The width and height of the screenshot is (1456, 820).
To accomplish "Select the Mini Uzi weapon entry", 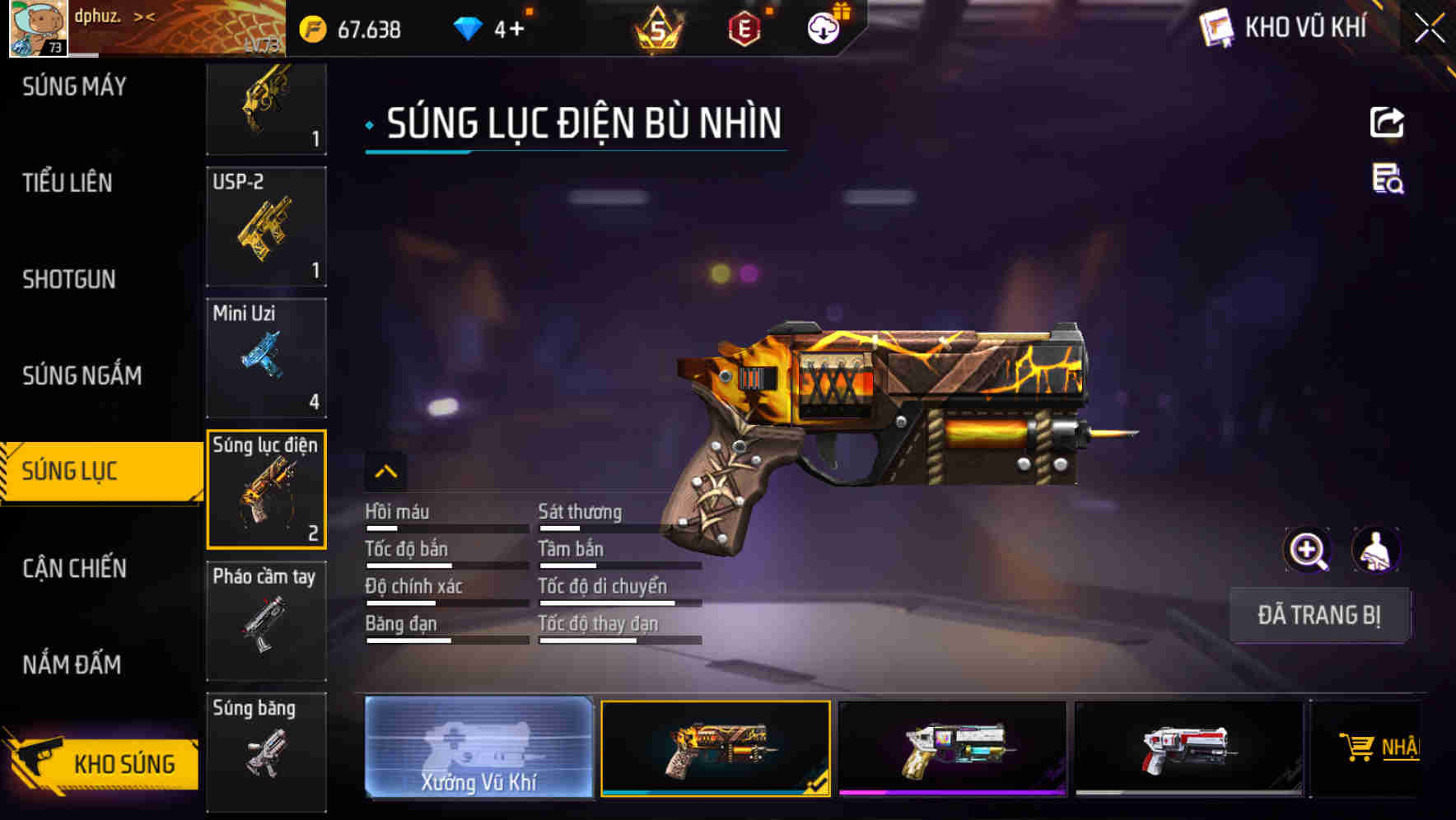I will tap(265, 357).
